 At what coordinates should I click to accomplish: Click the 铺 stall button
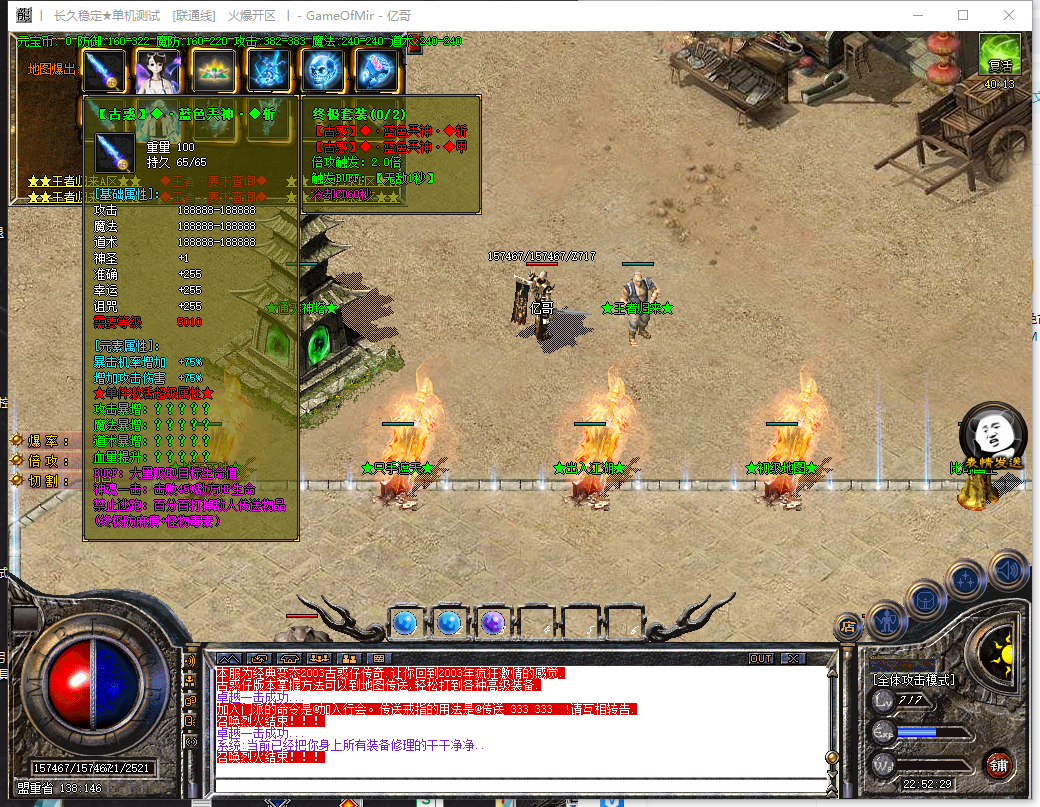pyautogui.click(x=998, y=765)
